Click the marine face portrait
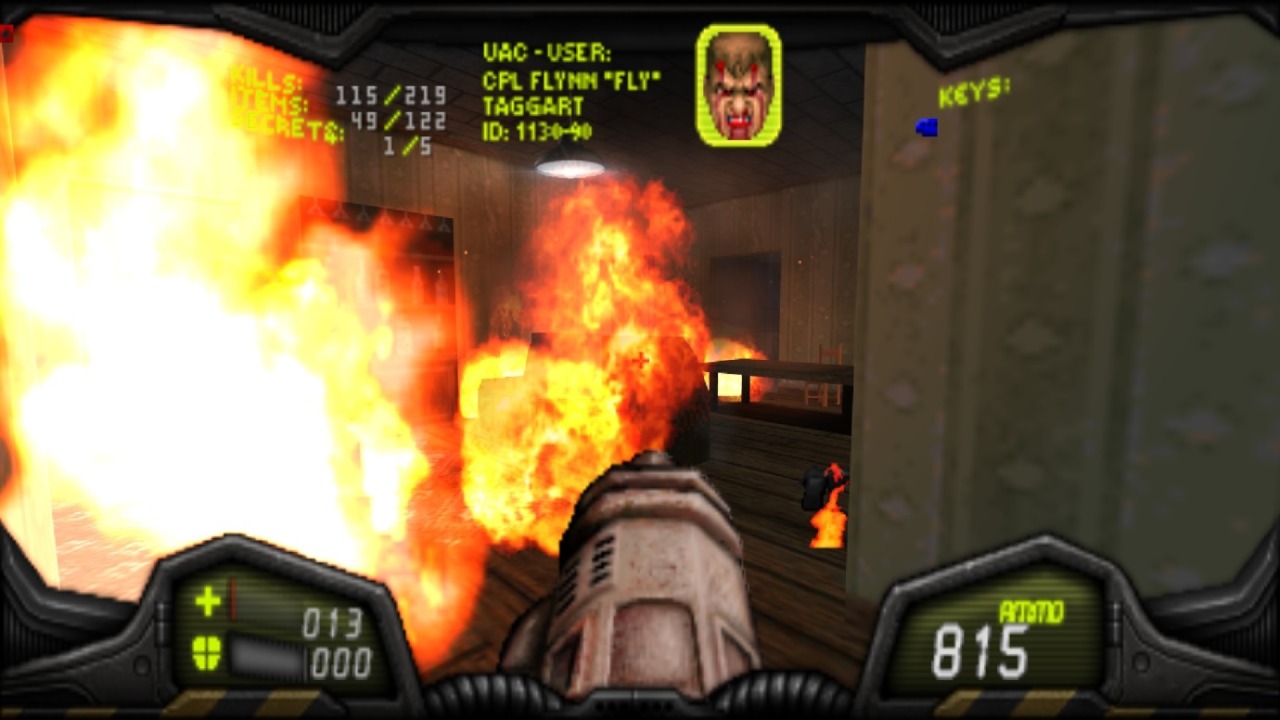1280x720 pixels. (739, 85)
